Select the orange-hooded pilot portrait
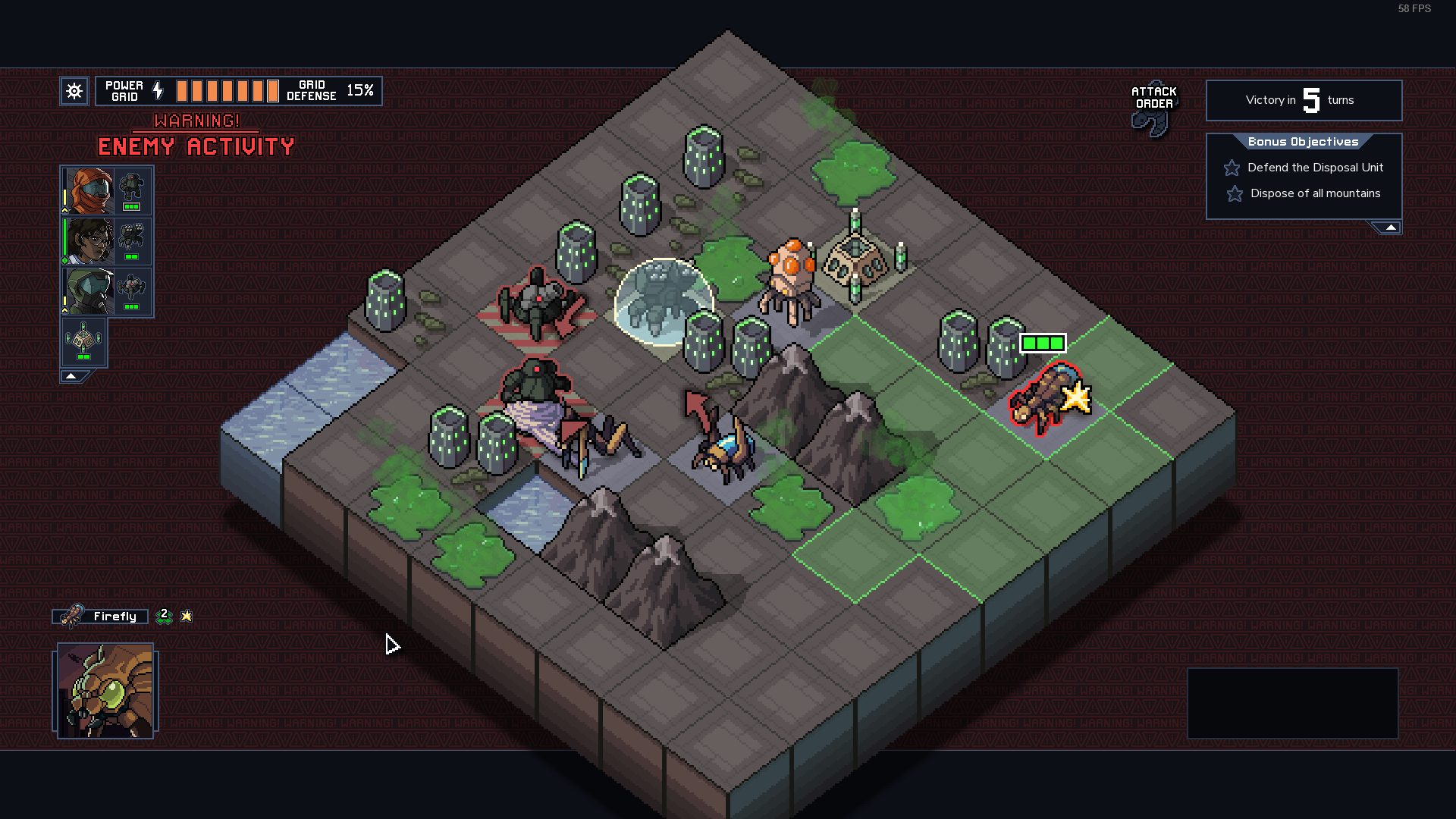1456x819 pixels. tap(89, 191)
